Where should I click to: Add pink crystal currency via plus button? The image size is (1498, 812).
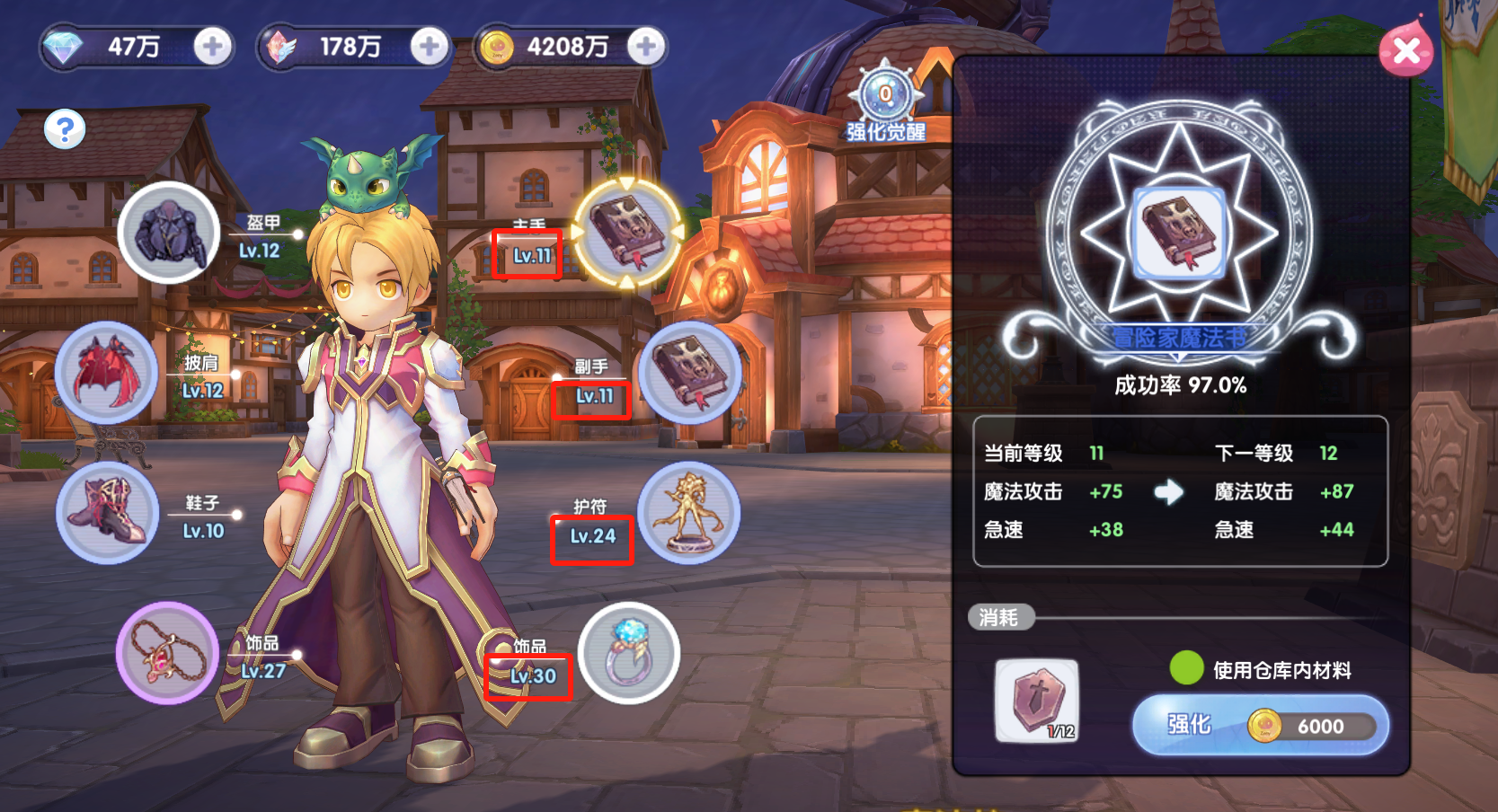pyautogui.click(x=429, y=47)
